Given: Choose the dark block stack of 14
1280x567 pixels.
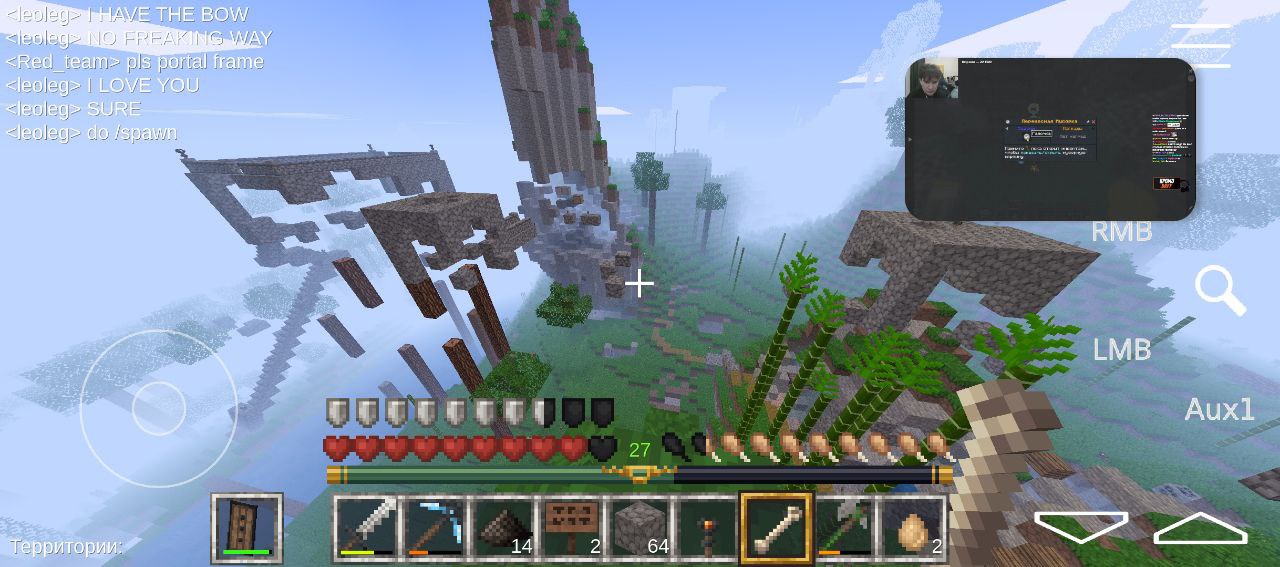Looking at the screenshot, I should coord(502,527).
